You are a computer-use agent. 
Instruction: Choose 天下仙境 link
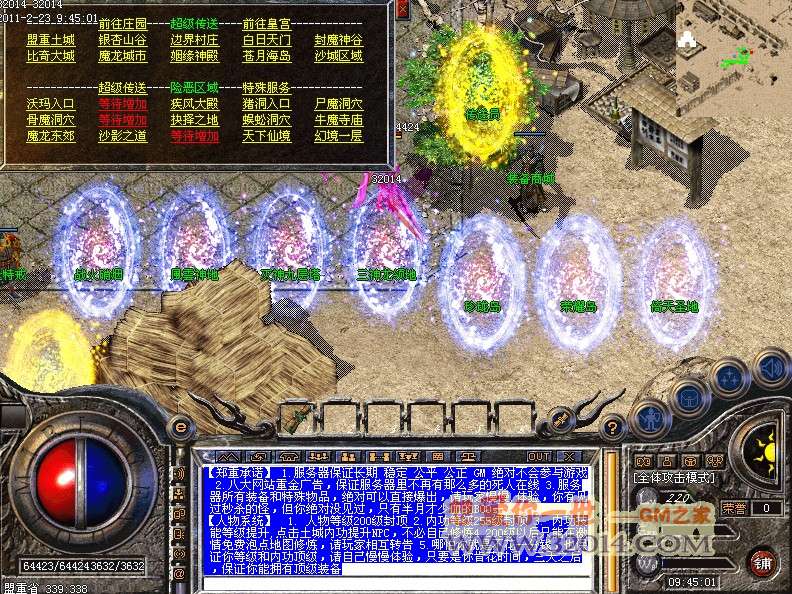[266, 137]
